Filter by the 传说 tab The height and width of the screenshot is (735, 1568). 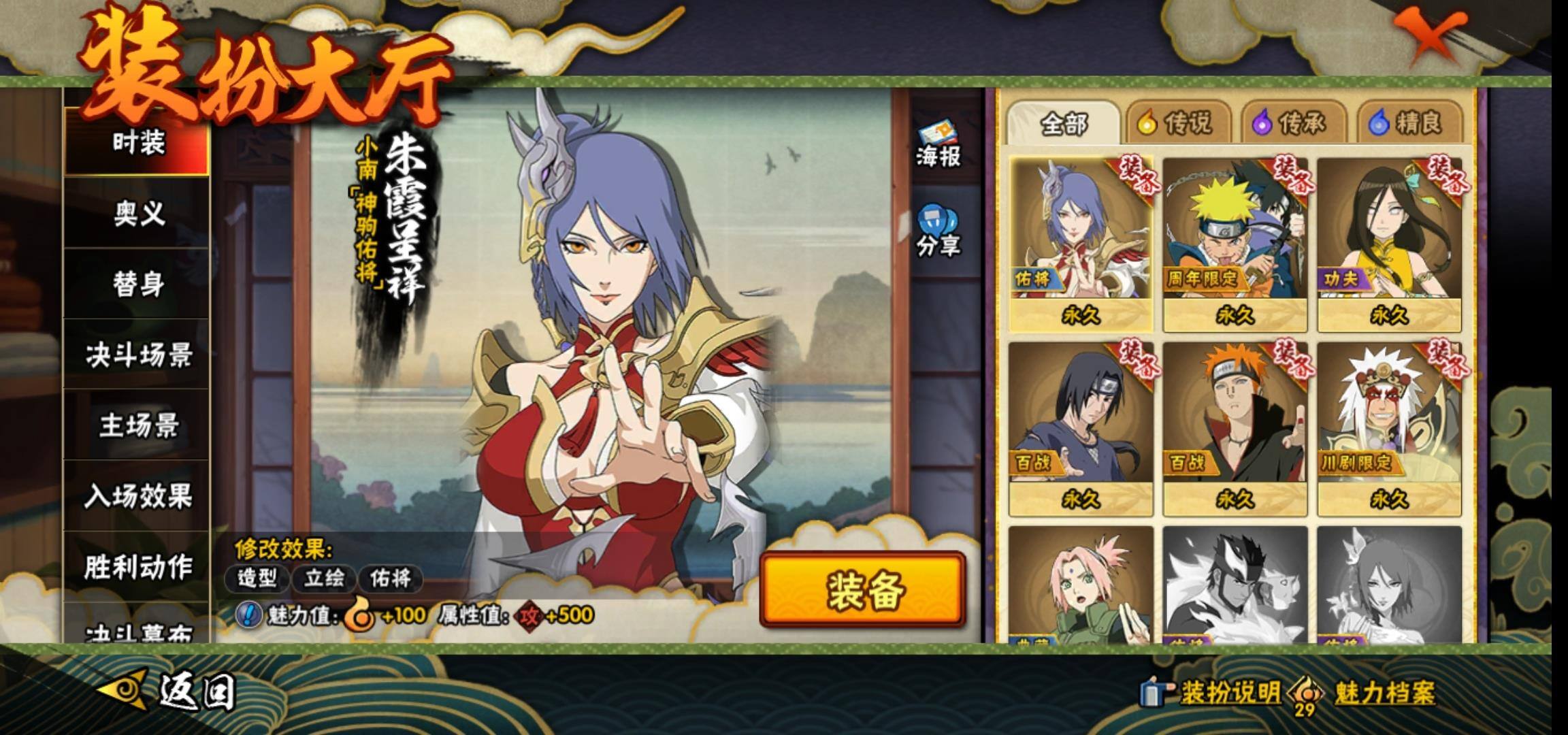point(1176,124)
